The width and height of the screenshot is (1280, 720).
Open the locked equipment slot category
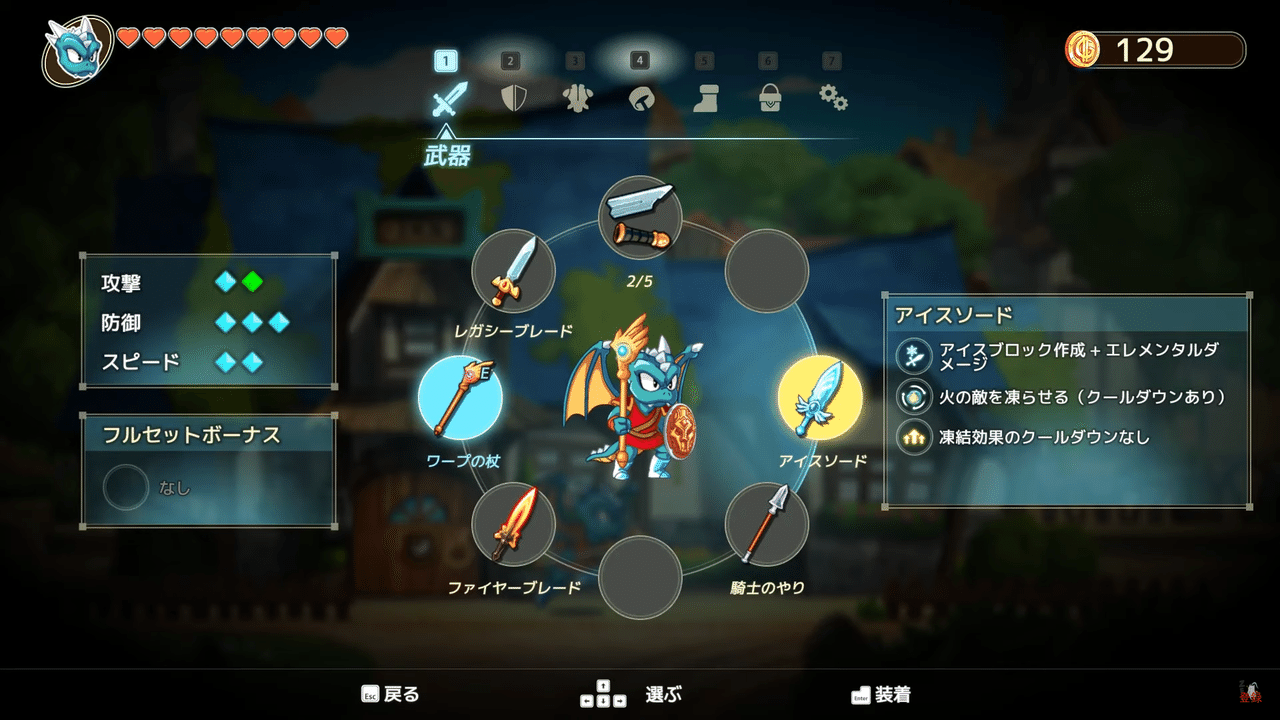(769, 99)
